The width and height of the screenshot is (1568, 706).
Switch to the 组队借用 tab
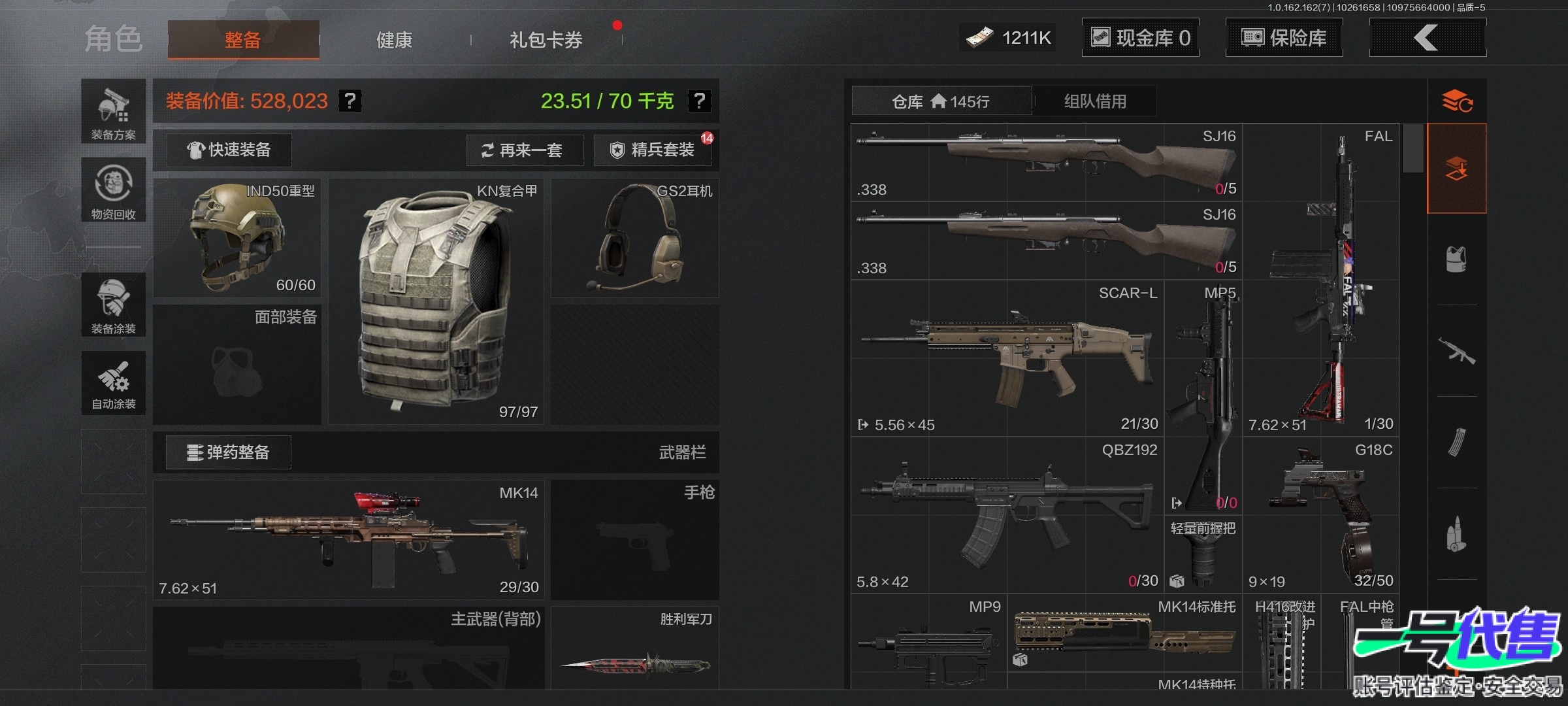tap(1095, 101)
